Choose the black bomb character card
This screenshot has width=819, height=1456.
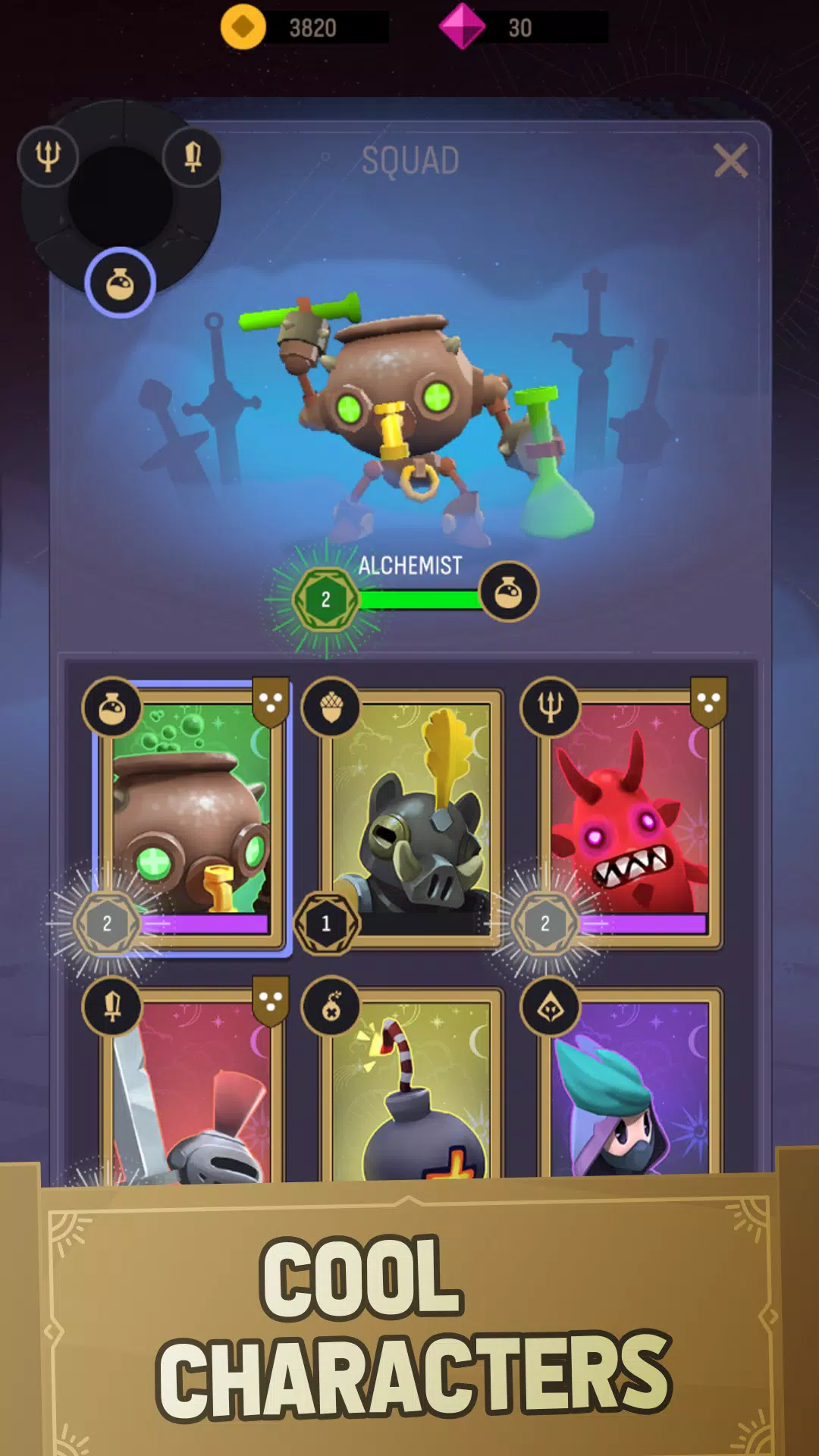[x=411, y=1088]
